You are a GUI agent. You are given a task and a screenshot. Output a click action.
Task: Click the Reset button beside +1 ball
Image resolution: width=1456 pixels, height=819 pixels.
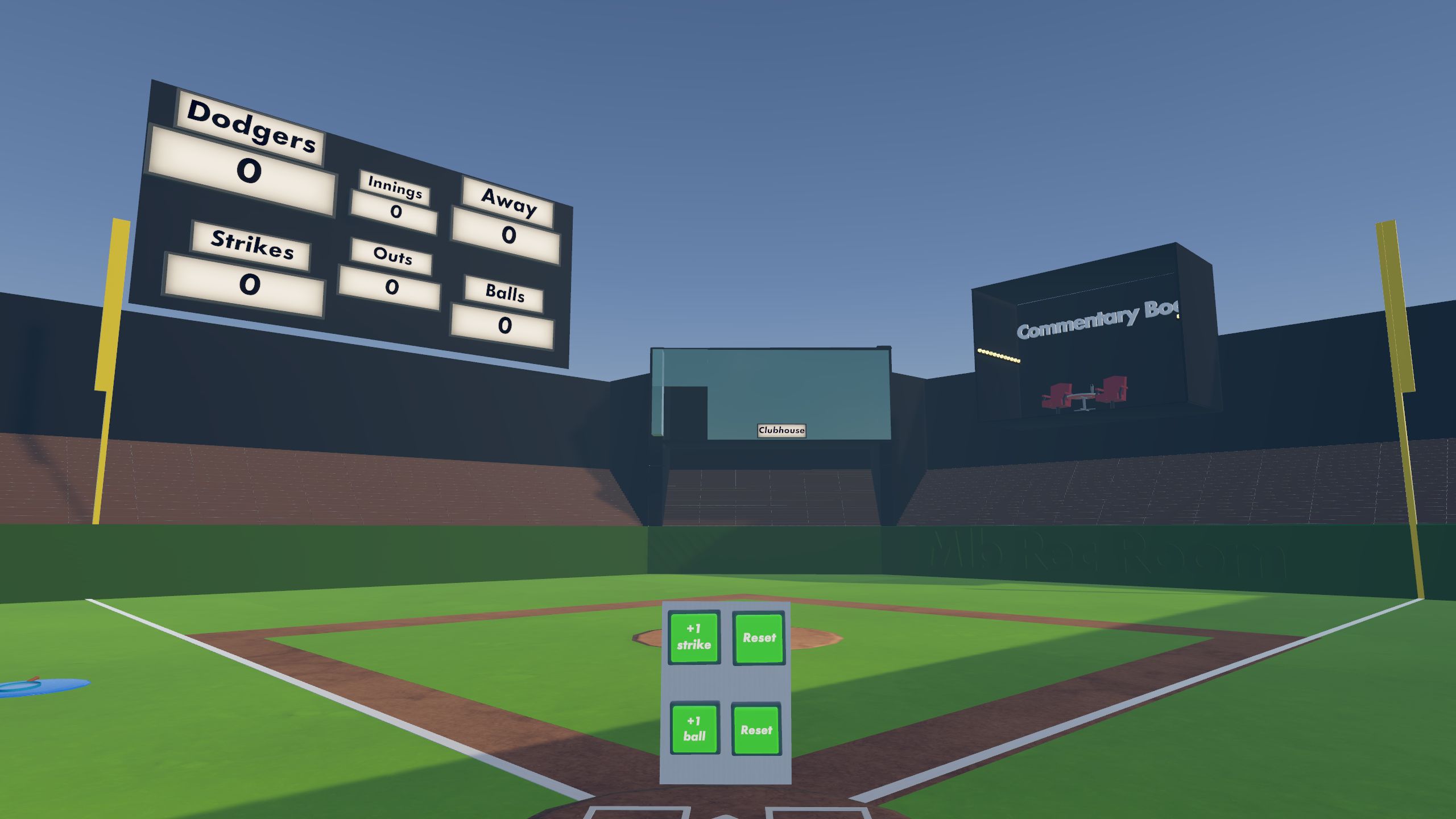pyautogui.click(x=756, y=731)
